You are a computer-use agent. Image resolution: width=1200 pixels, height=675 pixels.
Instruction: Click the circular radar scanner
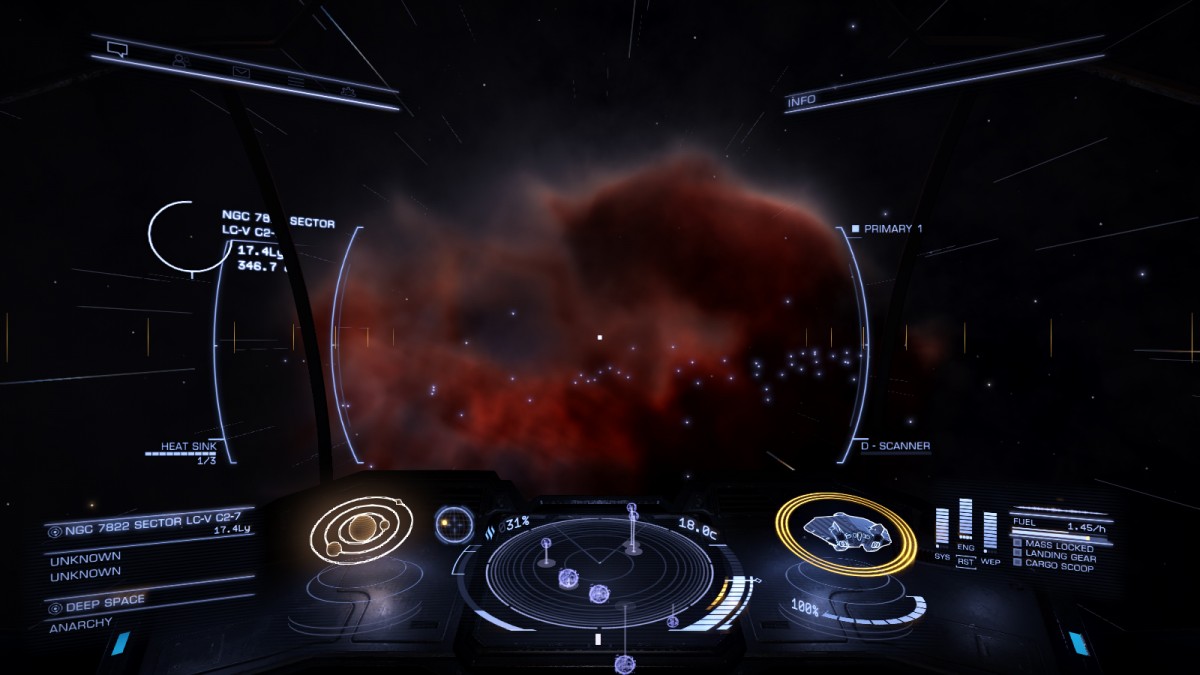[599, 572]
